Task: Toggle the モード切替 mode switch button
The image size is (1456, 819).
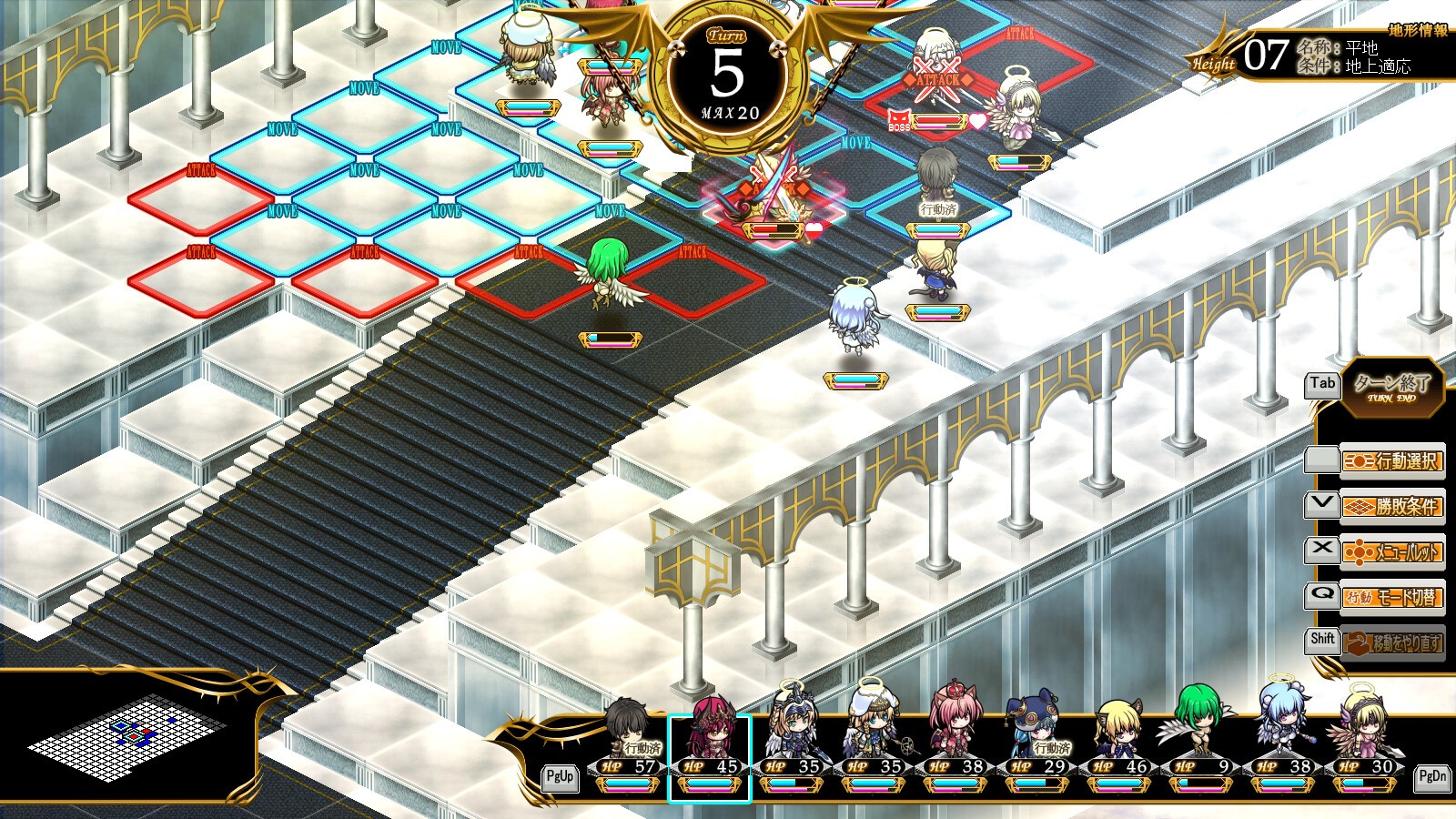Action: (1392, 597)
